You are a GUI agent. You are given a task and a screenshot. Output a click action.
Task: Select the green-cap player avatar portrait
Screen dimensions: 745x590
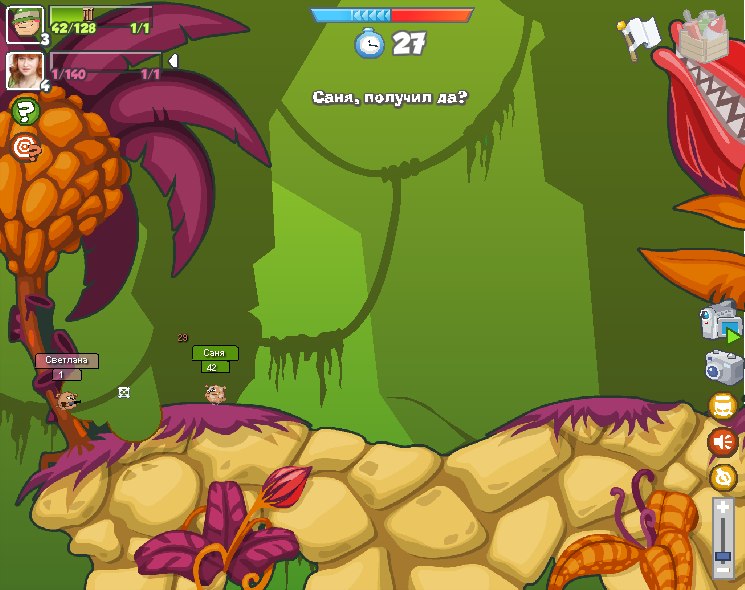tap(23, 24)
